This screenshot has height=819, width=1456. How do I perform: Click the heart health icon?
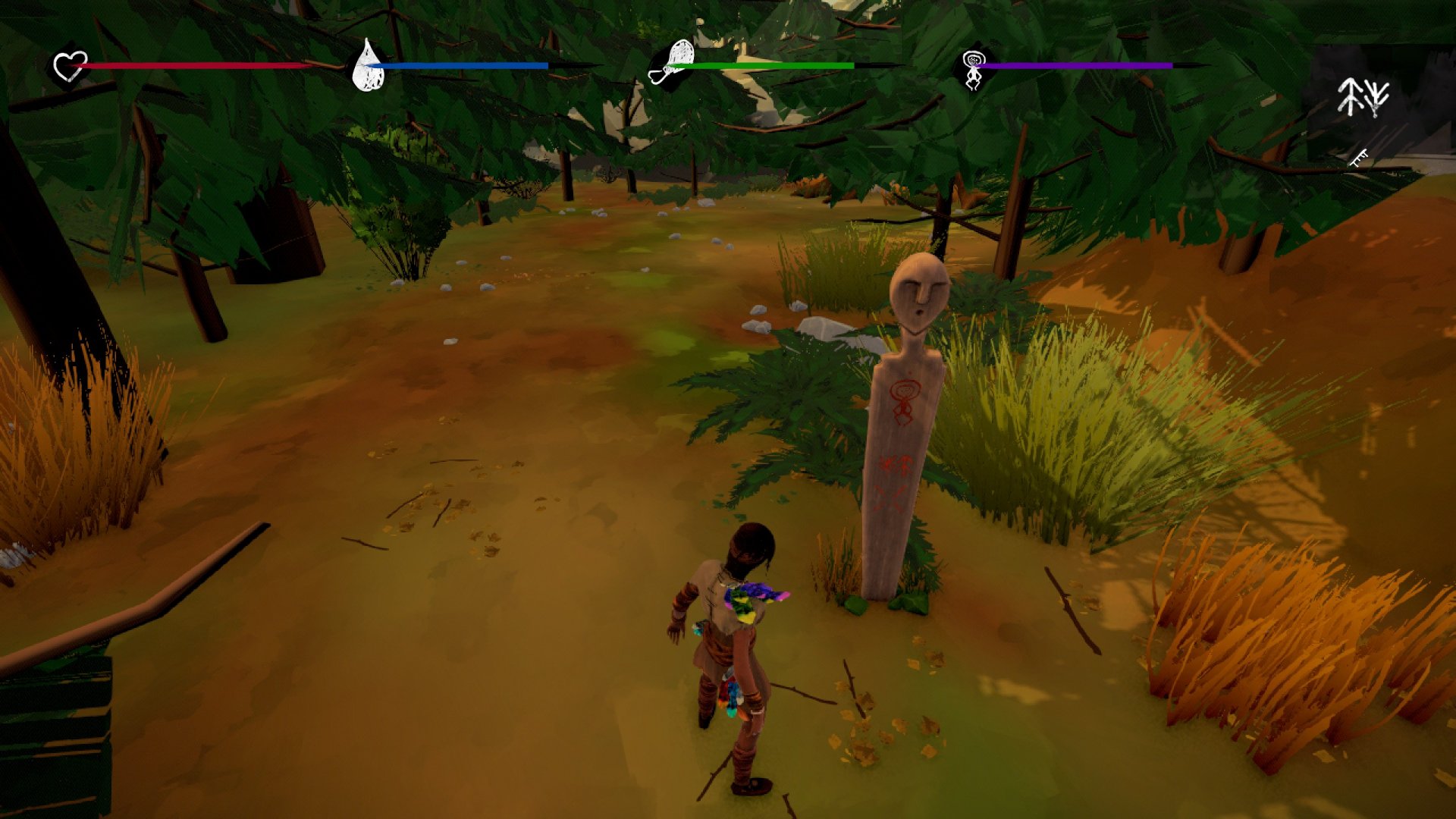pyautogui.click(x=71, y=66)
